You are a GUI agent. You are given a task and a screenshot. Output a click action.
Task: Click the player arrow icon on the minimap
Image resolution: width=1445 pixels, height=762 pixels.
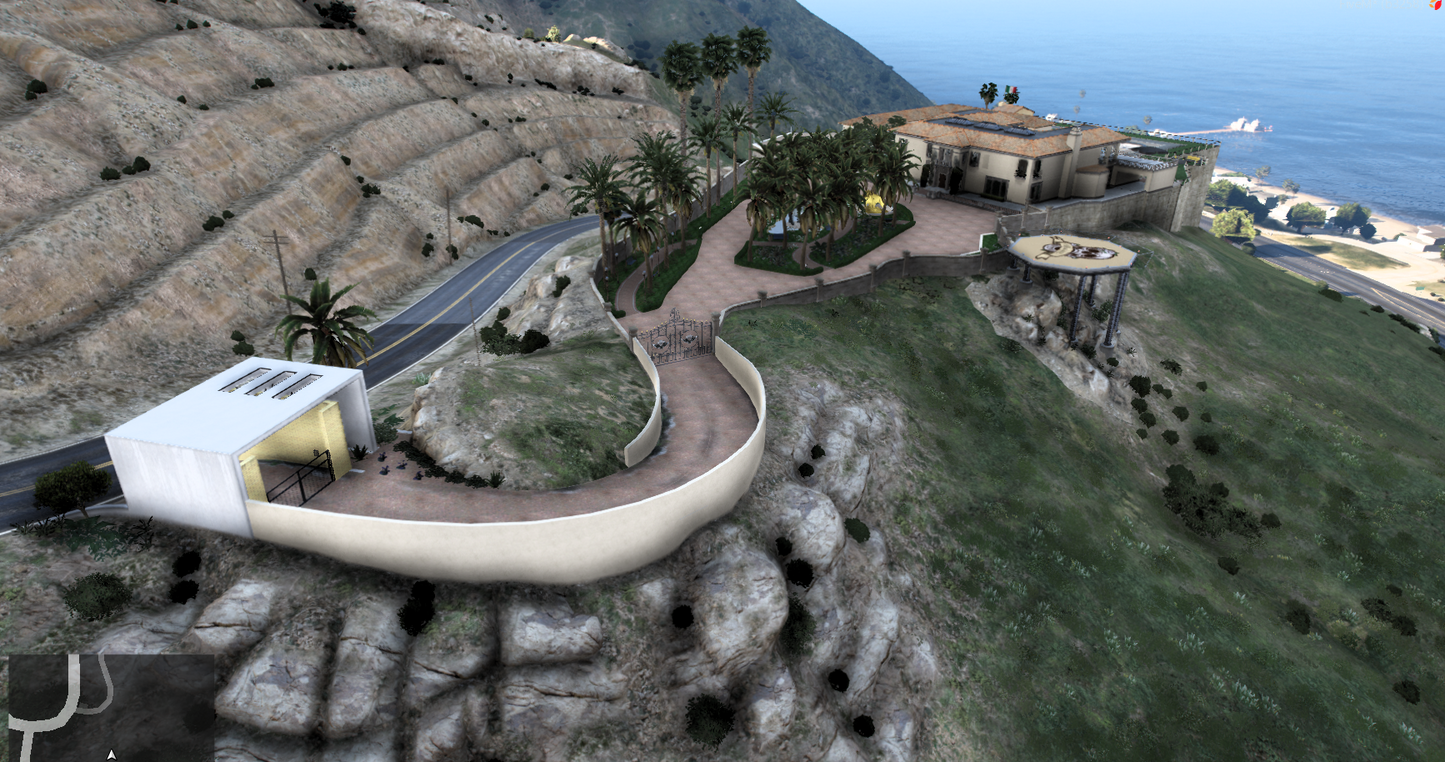pyautogui.click(x=111, y=754)
